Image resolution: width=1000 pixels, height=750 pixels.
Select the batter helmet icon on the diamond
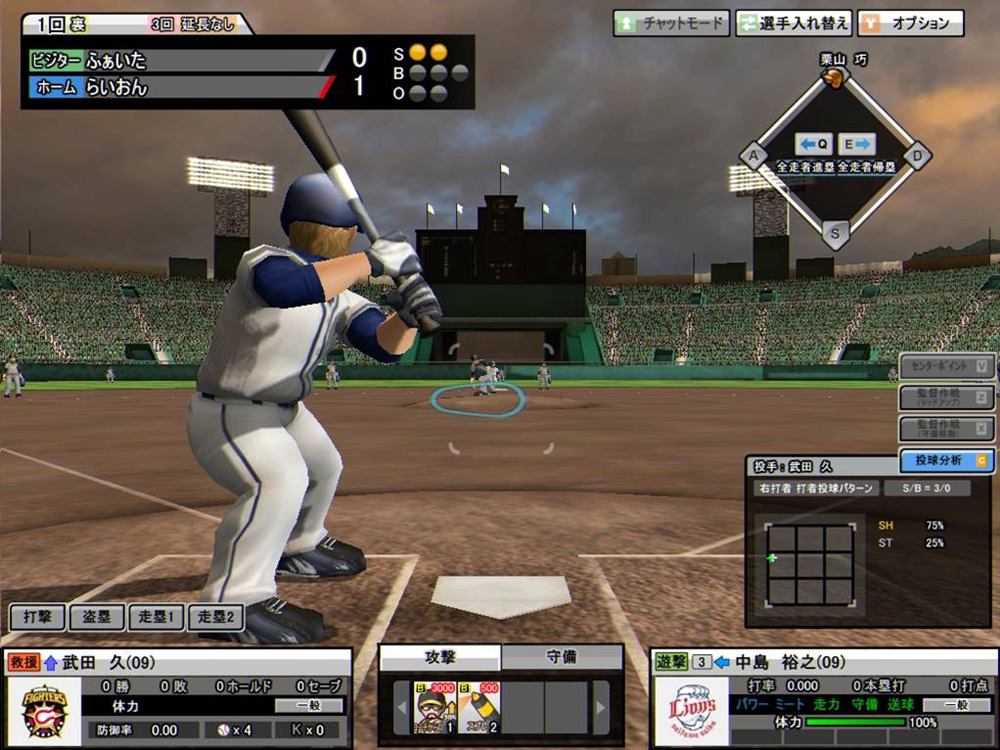(834, 82)
